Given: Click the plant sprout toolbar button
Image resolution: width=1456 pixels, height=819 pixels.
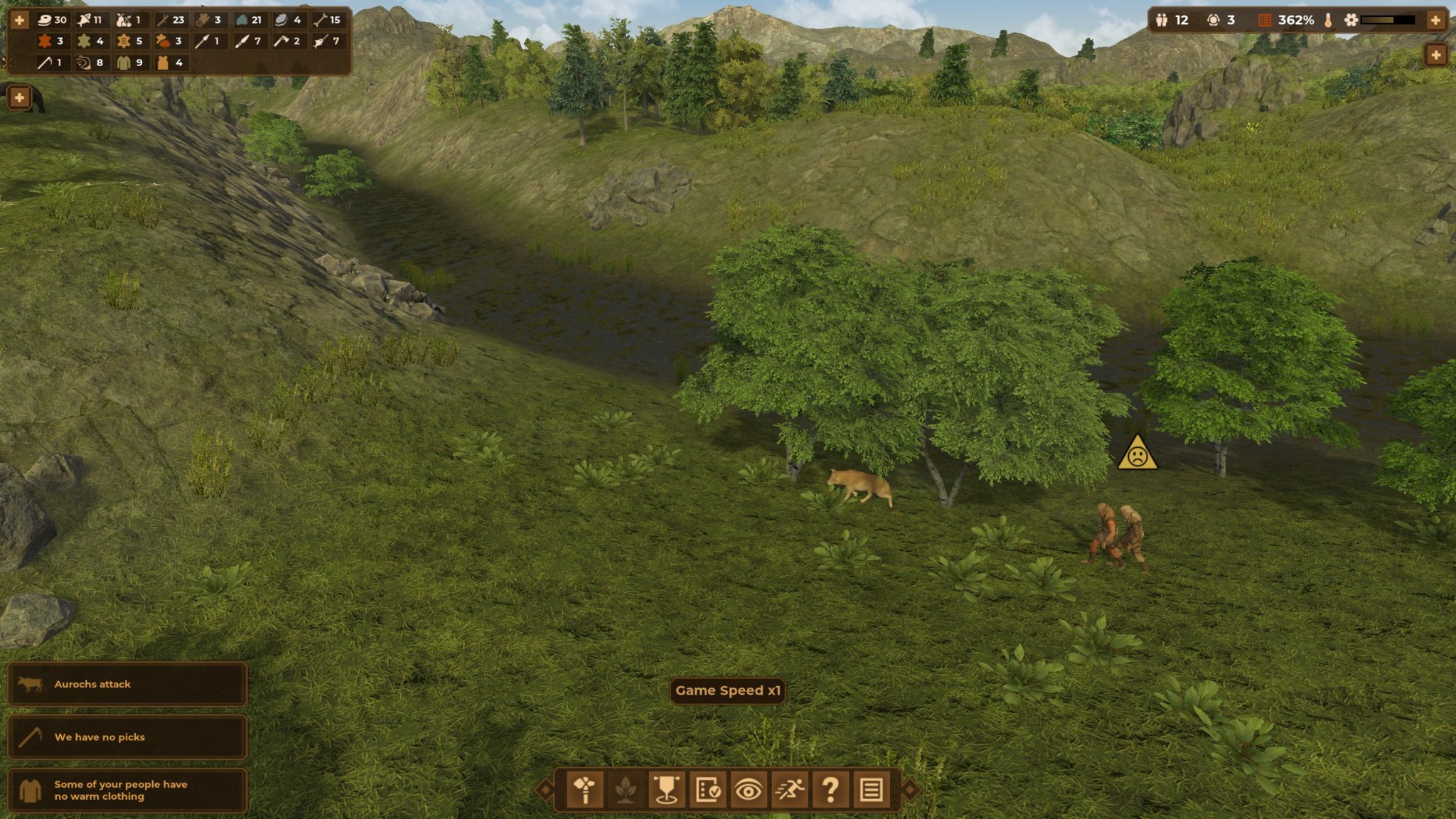Looking at the screenshot, I should tap(626, 789).
